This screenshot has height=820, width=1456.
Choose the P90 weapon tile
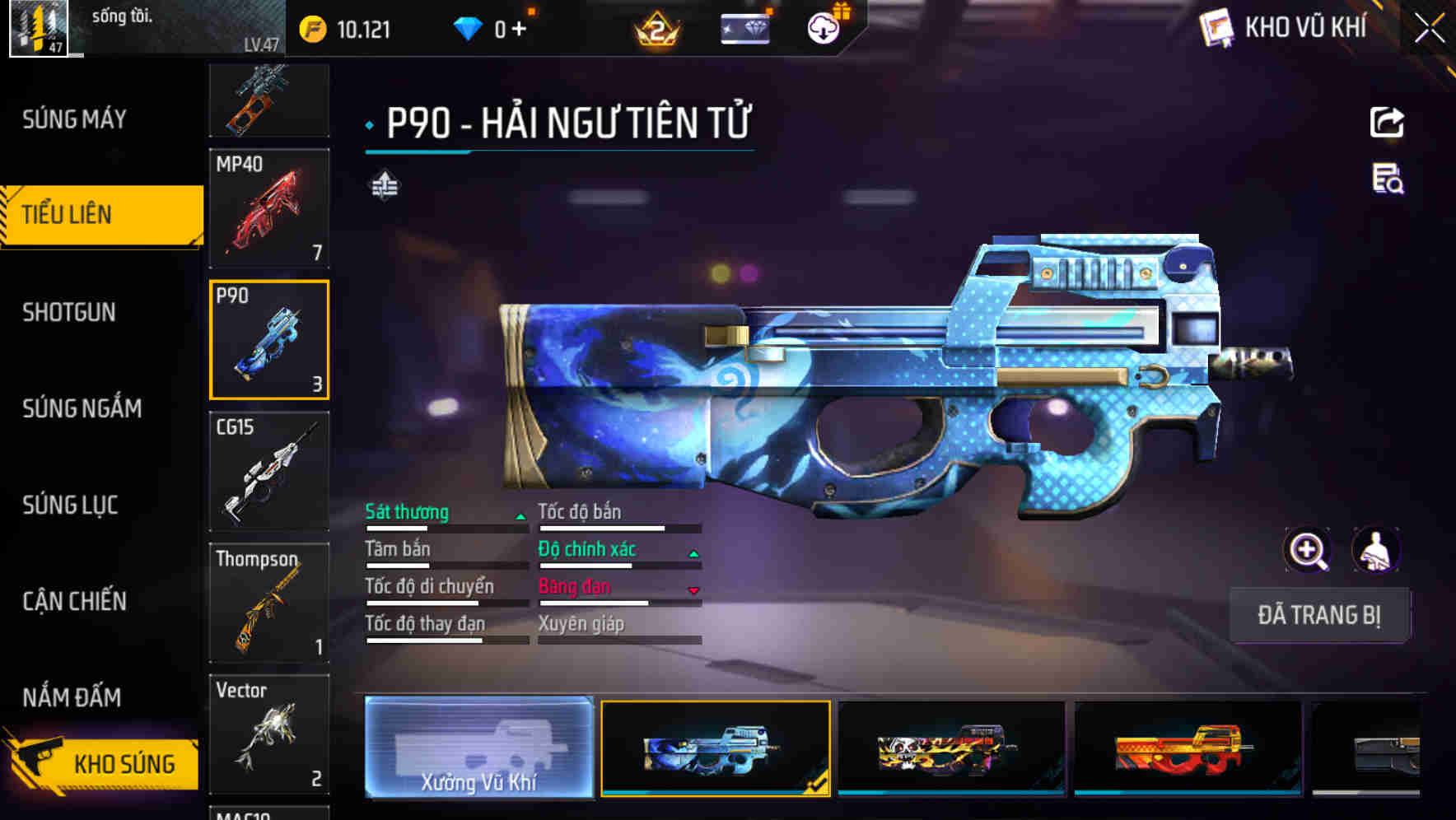[269, 339]
